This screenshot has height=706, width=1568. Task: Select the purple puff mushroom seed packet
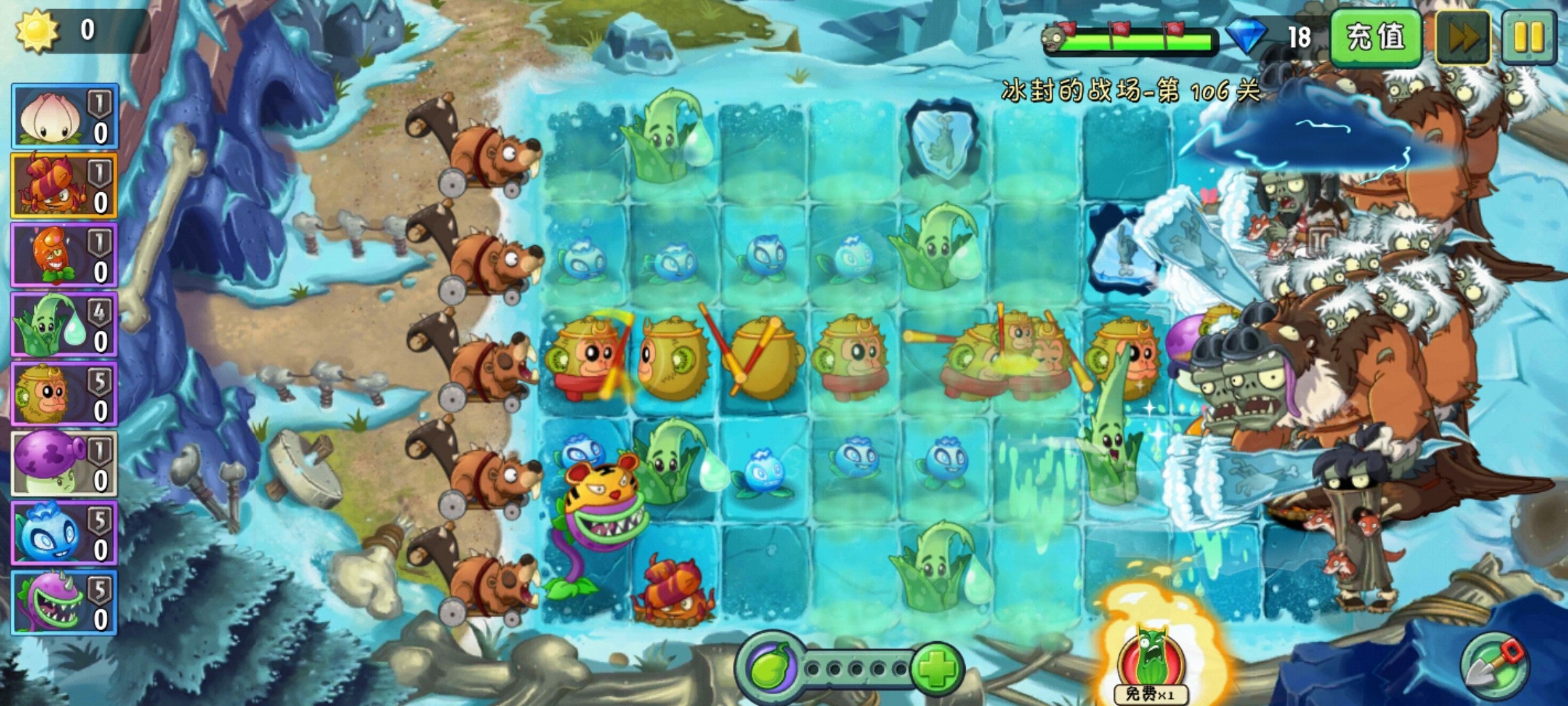pos(63,463)
